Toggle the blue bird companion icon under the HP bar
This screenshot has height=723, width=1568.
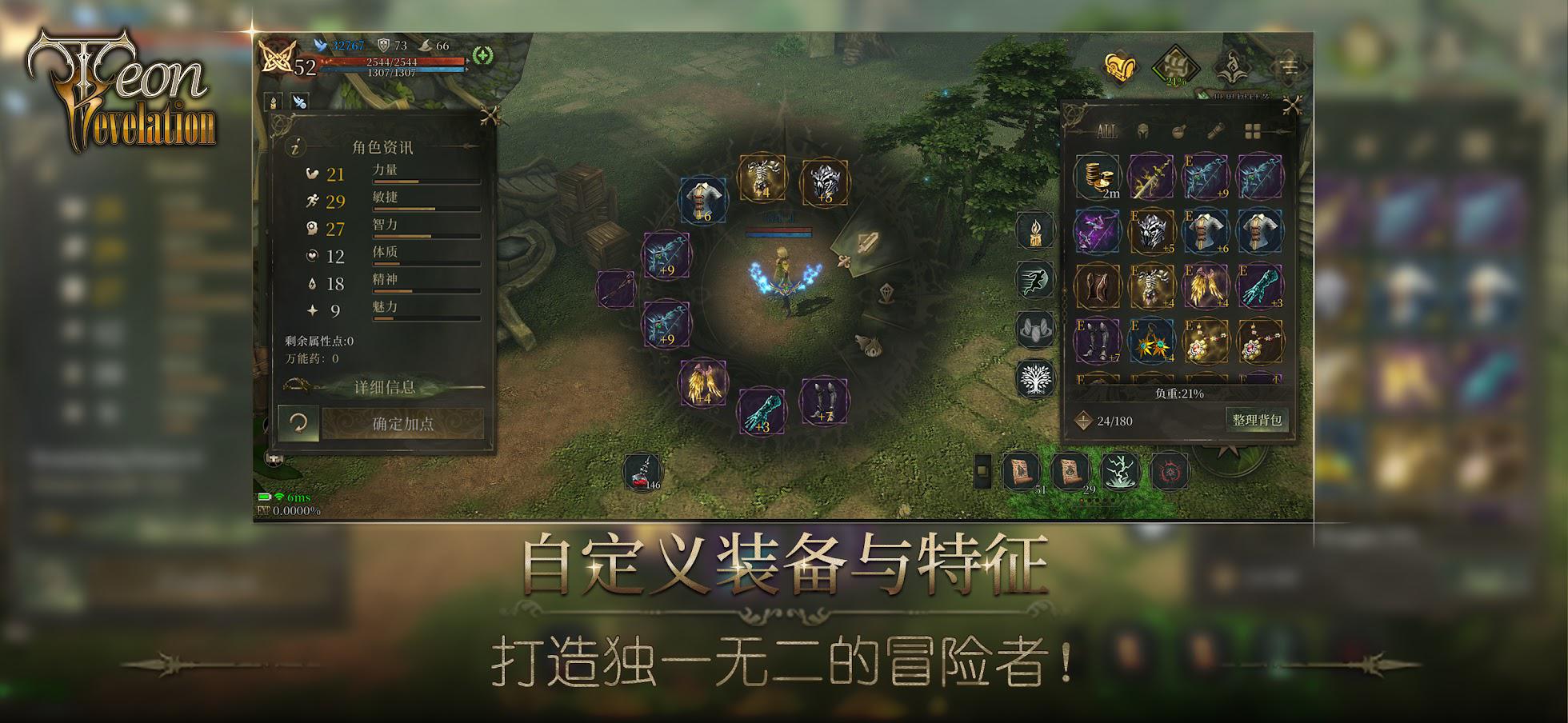pos(300,102)
